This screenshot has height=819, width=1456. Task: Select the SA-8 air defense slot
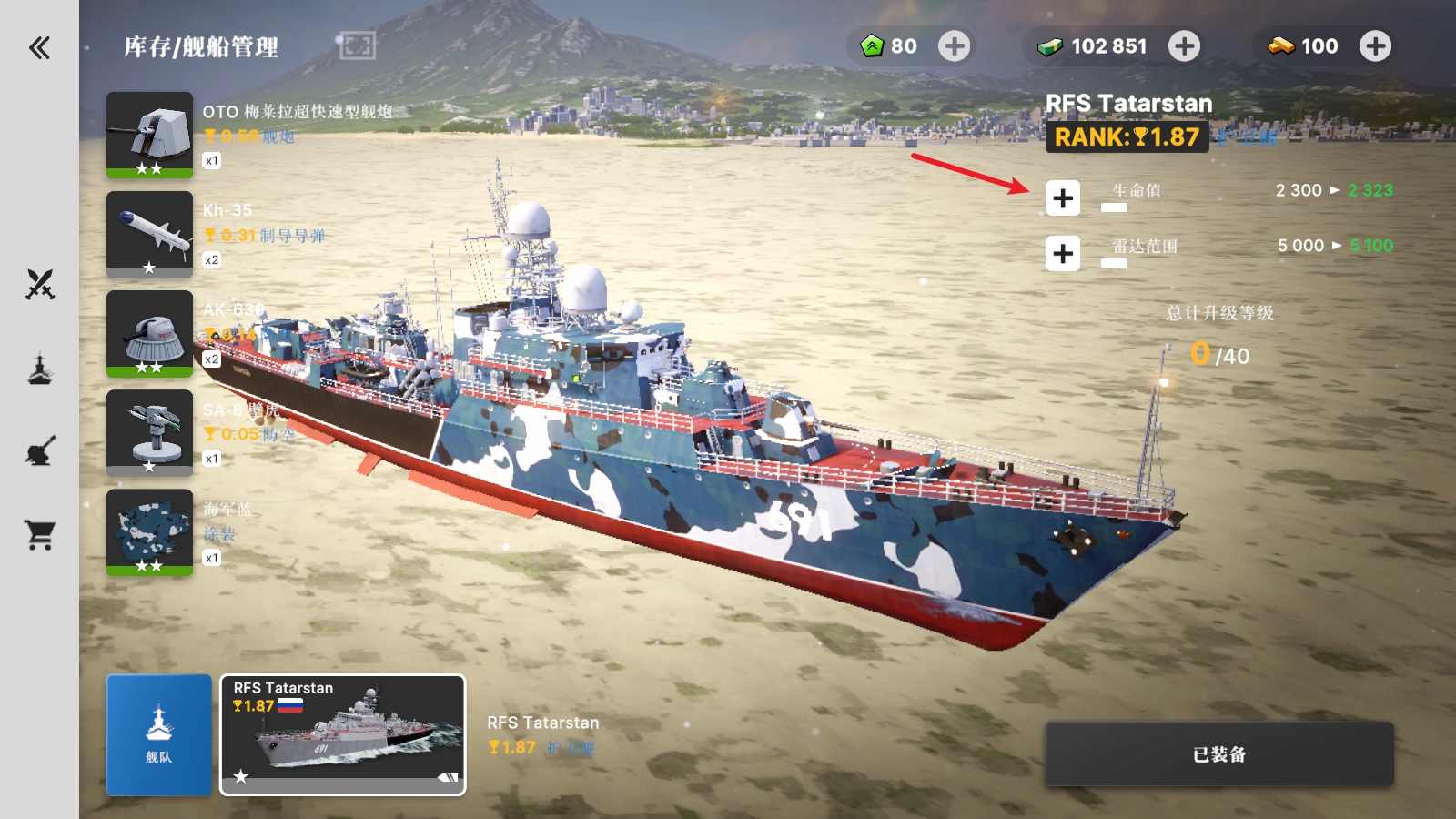coord(149,432)
